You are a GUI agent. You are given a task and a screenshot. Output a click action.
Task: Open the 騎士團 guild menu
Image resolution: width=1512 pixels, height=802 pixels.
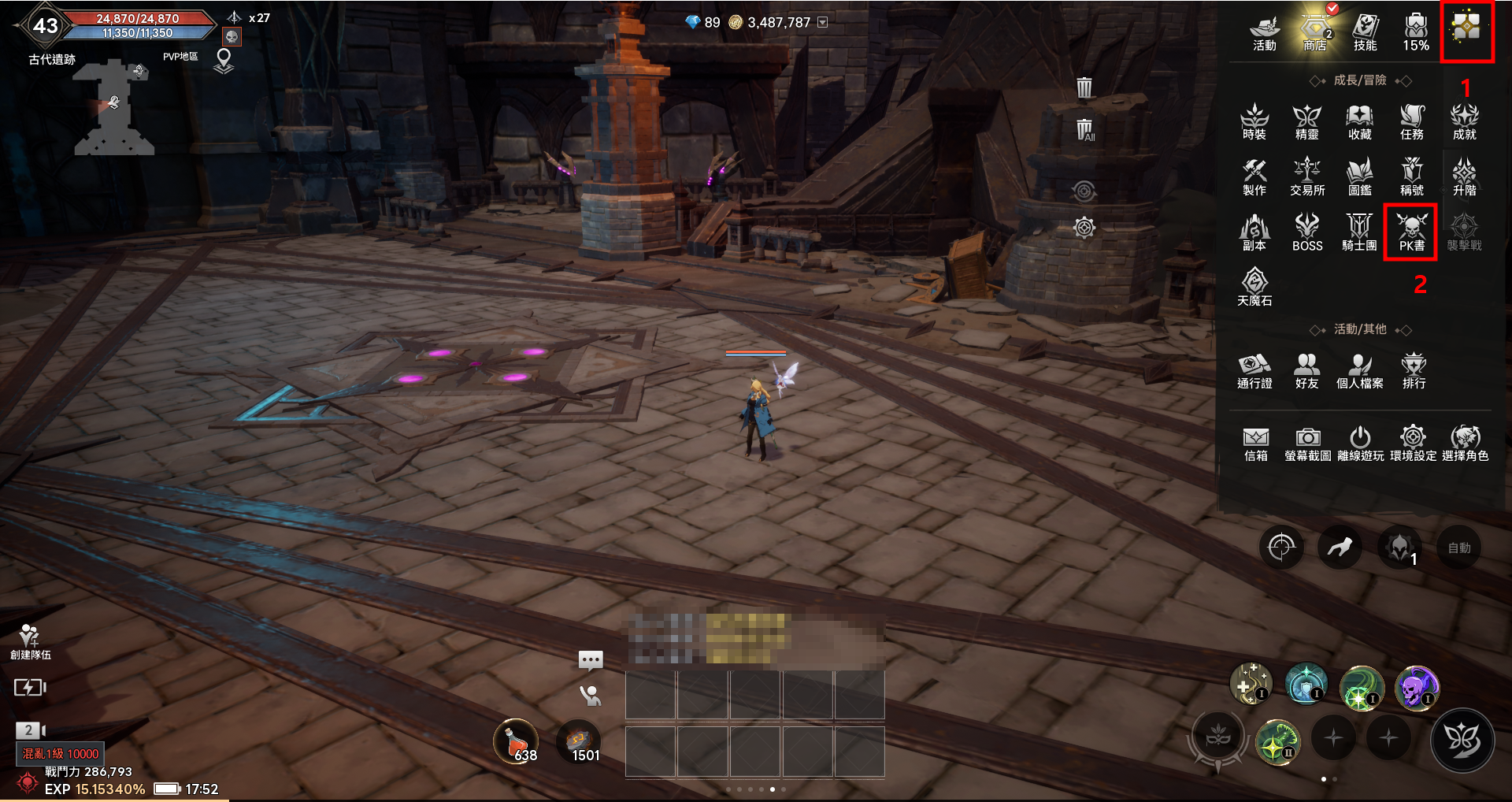point(1359,233)
